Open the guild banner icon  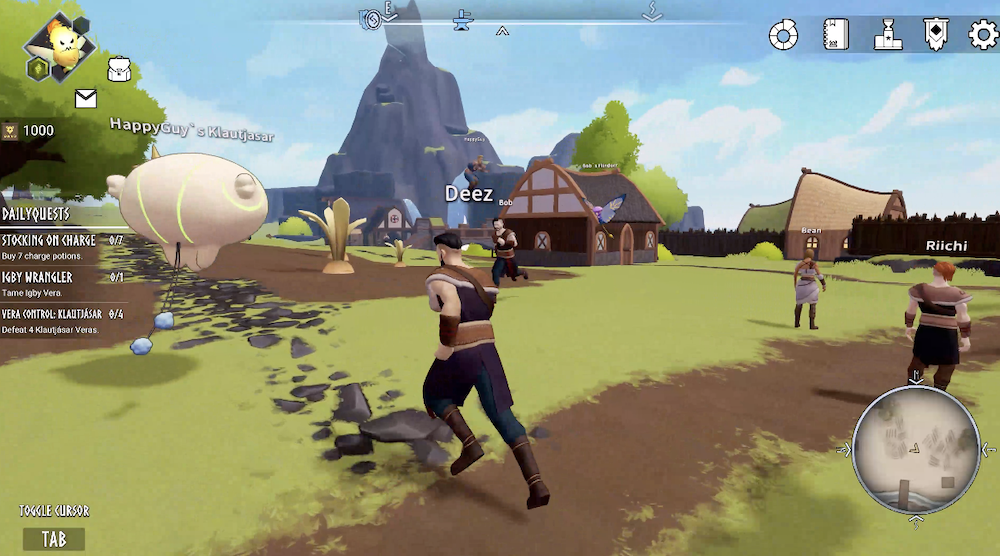(936, 35)
